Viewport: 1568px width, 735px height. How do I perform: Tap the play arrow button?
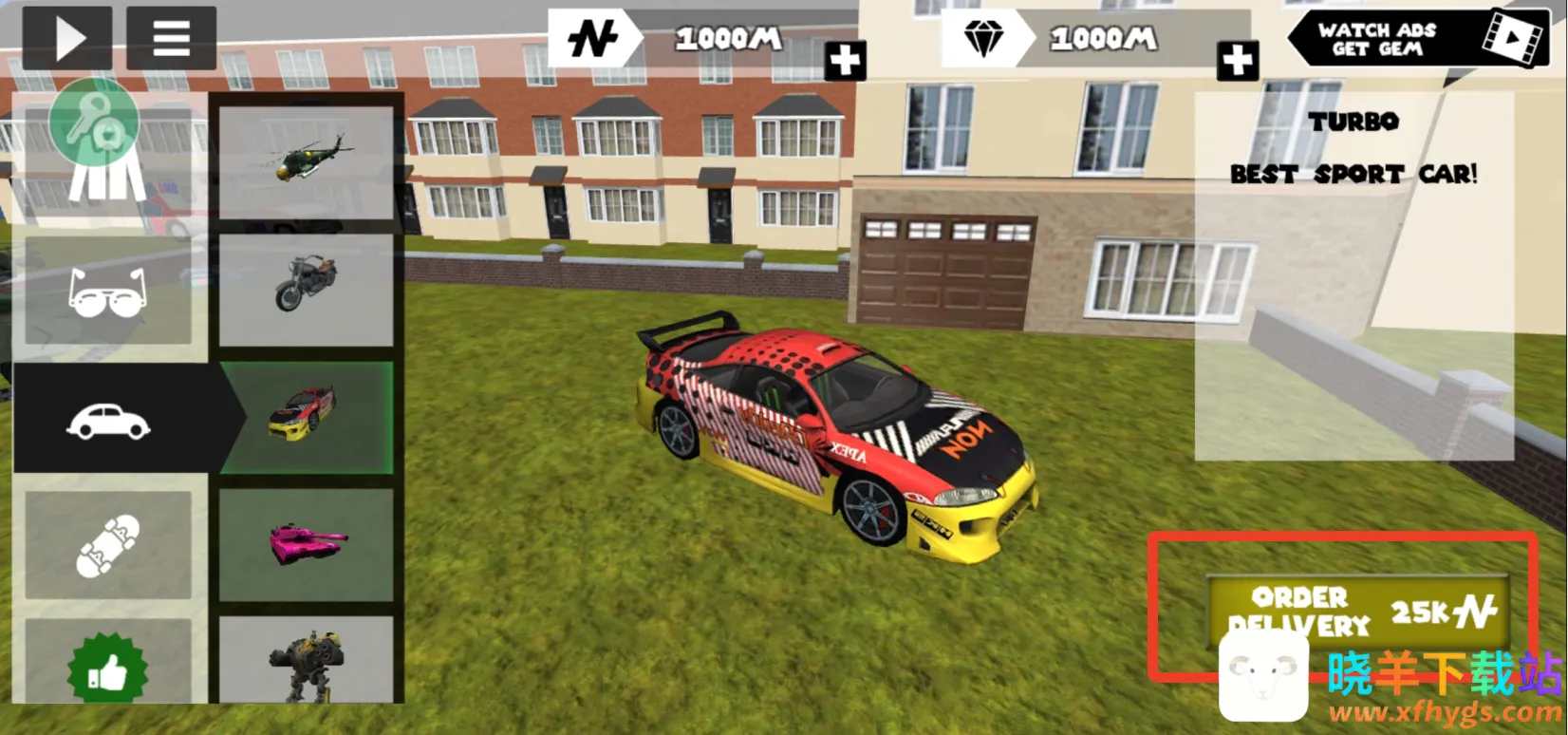click(x=67, y=38)
